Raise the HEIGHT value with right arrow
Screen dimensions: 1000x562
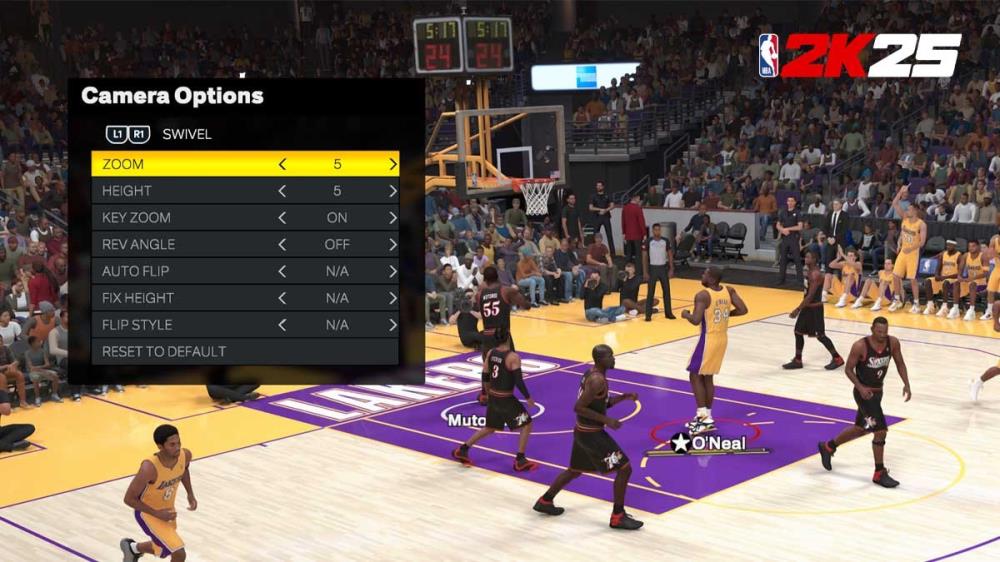pyautogui.click(x=393, y=191)
